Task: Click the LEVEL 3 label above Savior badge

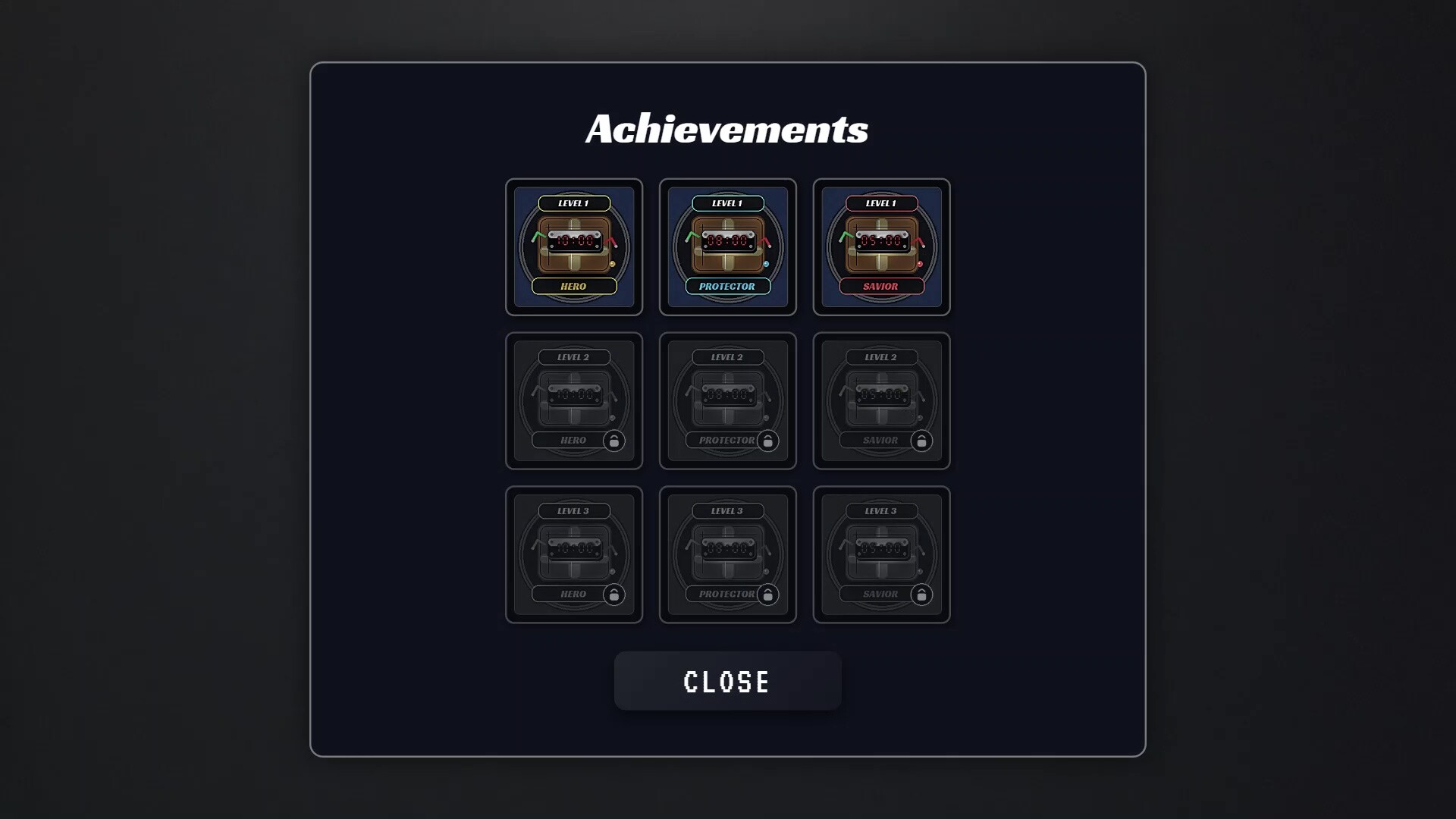Action: click(x=880, y=510)
